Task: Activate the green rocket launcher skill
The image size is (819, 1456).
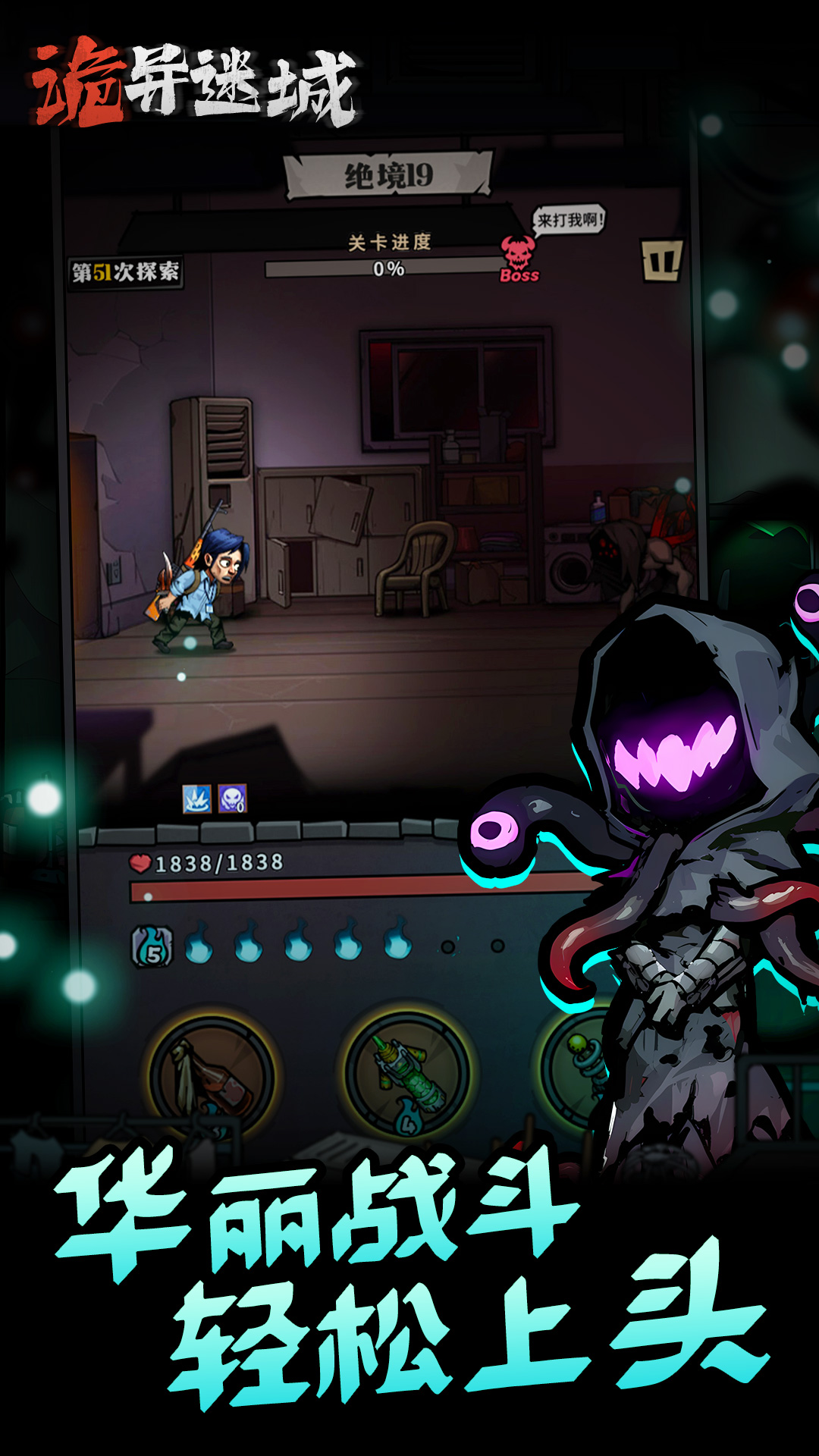Action: 407,1072
